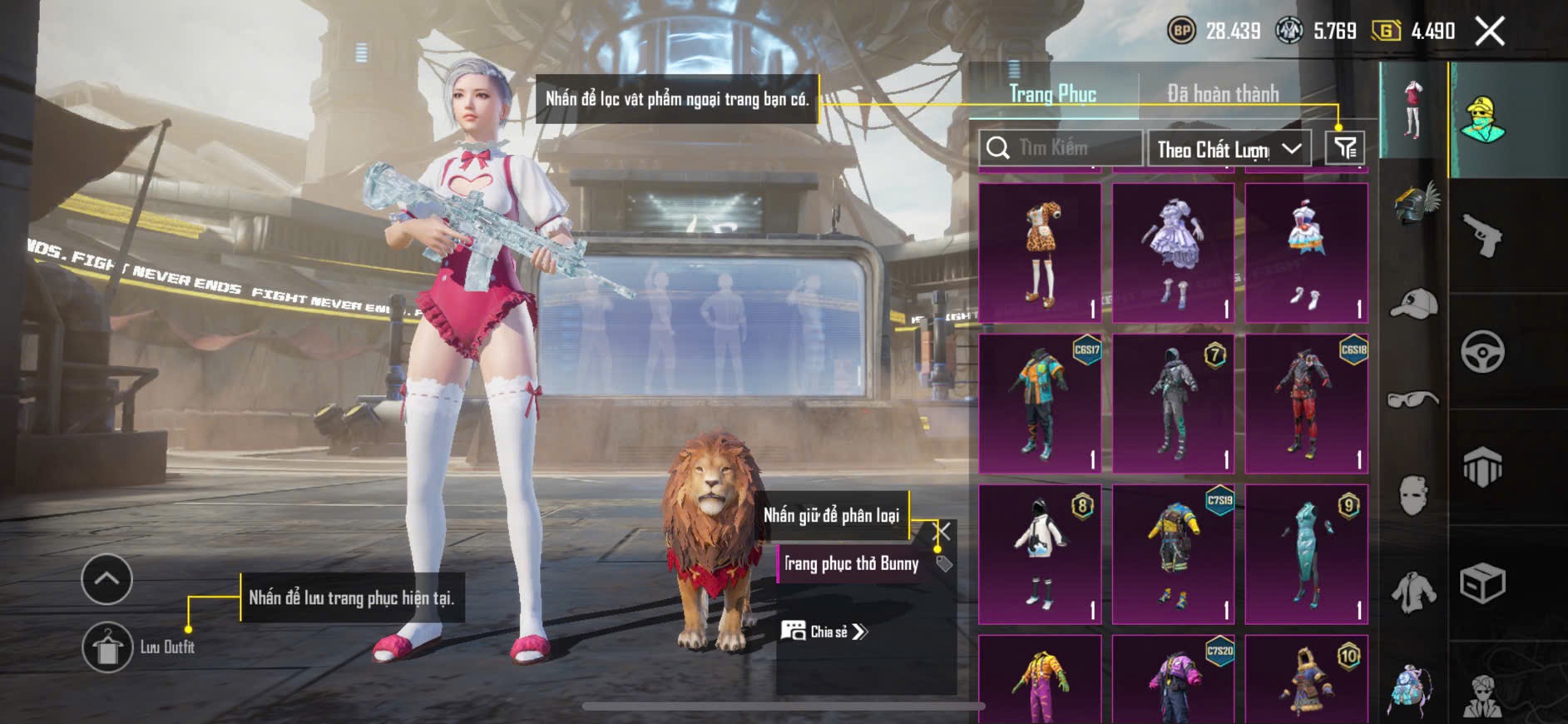The height and width of the screenshot is (724, 1568).
Task: Choose the teal dress outfit
Action: click(x=1306, y=554)
